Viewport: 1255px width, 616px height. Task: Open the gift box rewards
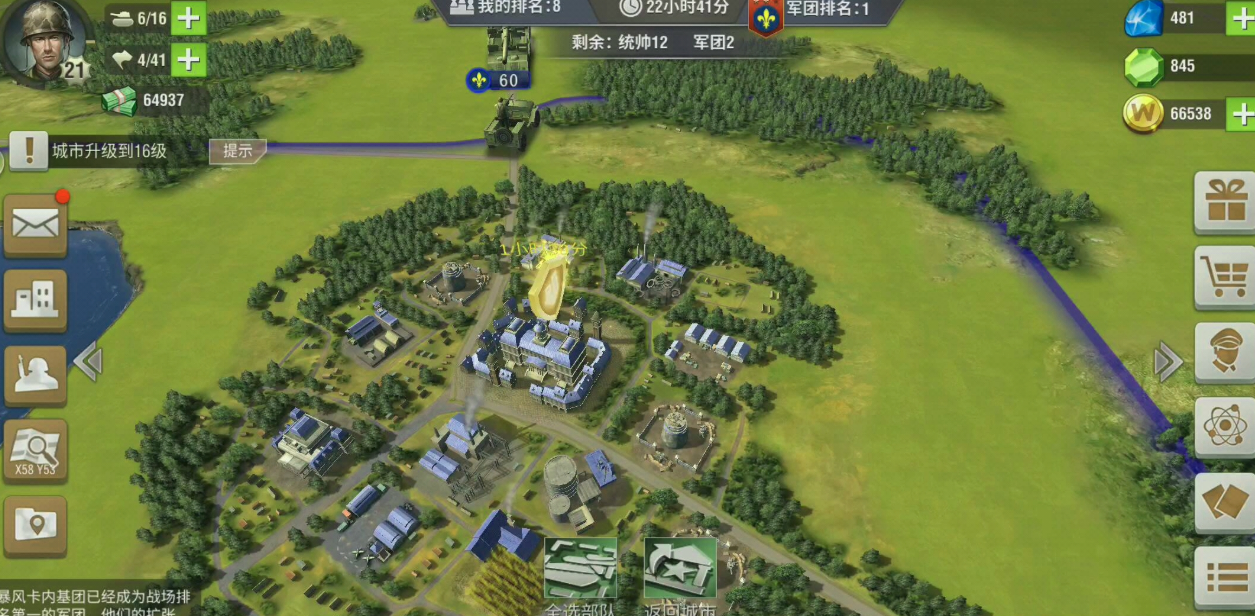coord(1225,202)
